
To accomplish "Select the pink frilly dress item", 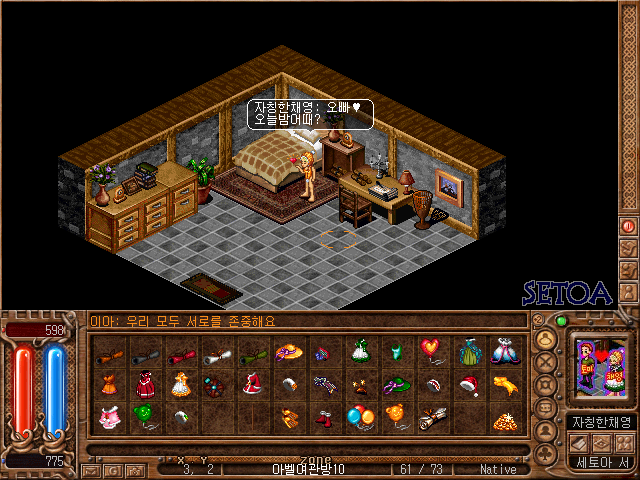I will (x=109, y=415).
